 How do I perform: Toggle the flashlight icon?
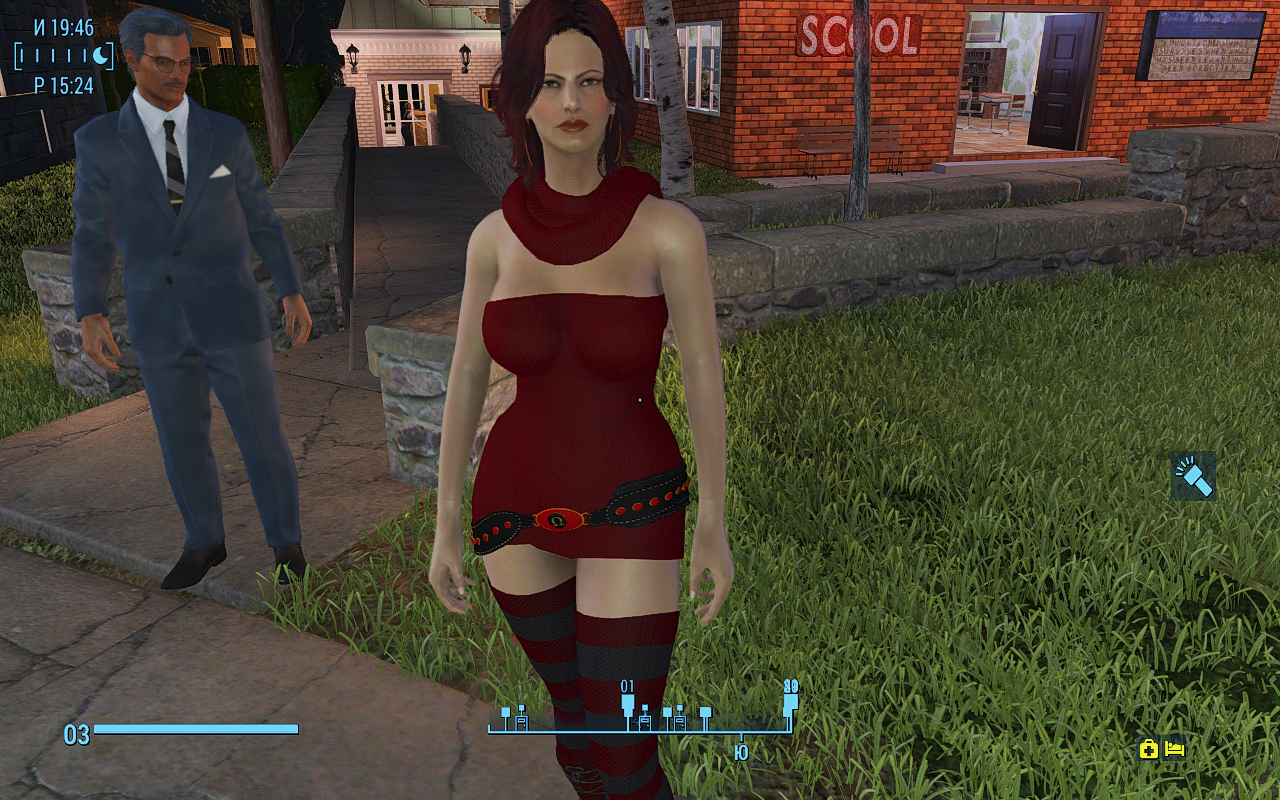tap(1193, 476)
